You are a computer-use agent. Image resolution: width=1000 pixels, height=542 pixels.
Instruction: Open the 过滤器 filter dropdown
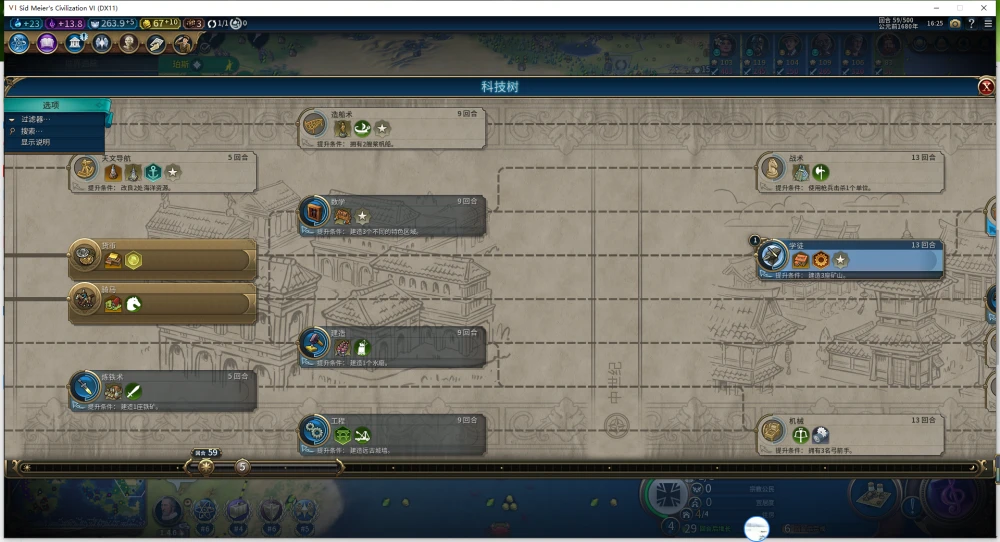(x=36, y=119)
